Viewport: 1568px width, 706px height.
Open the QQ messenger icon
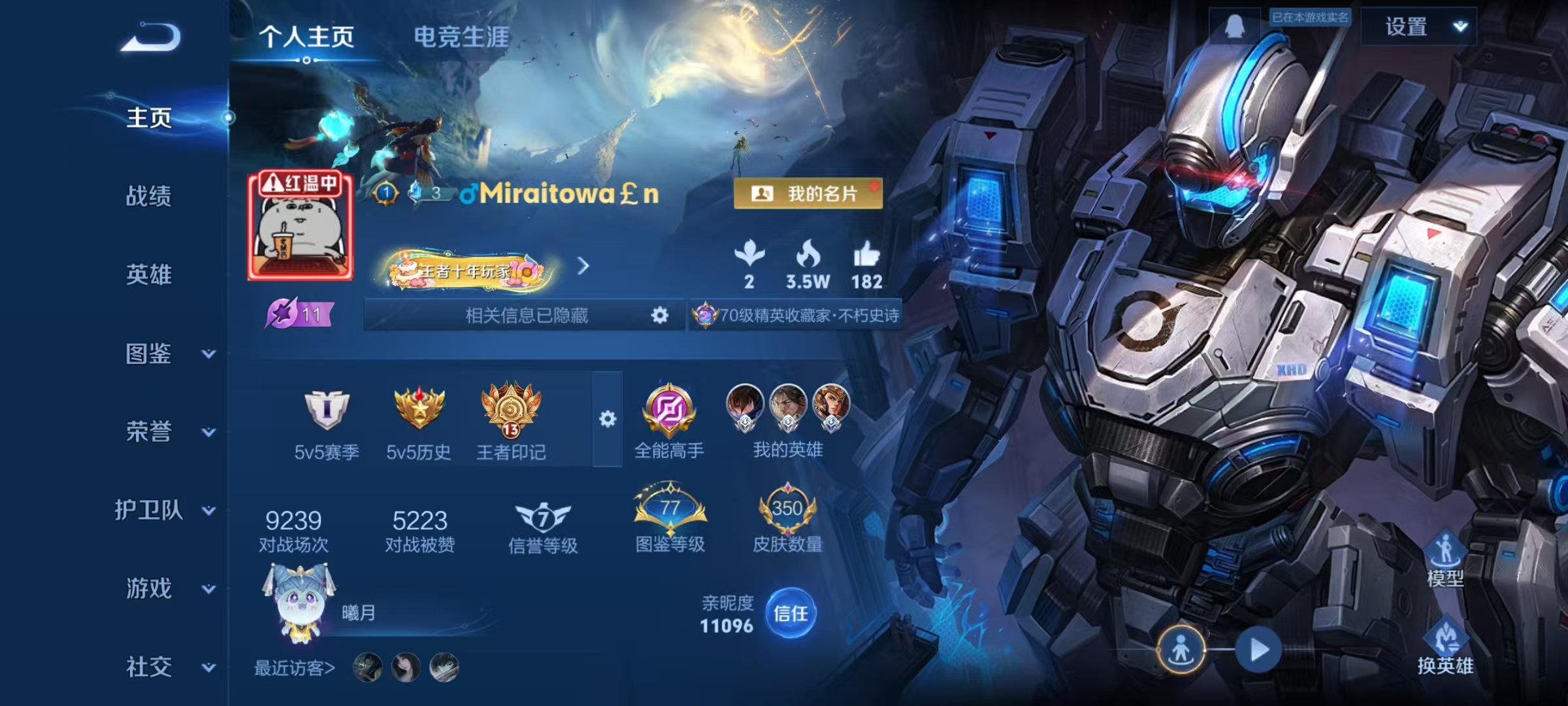click(x=1235, y=26)
